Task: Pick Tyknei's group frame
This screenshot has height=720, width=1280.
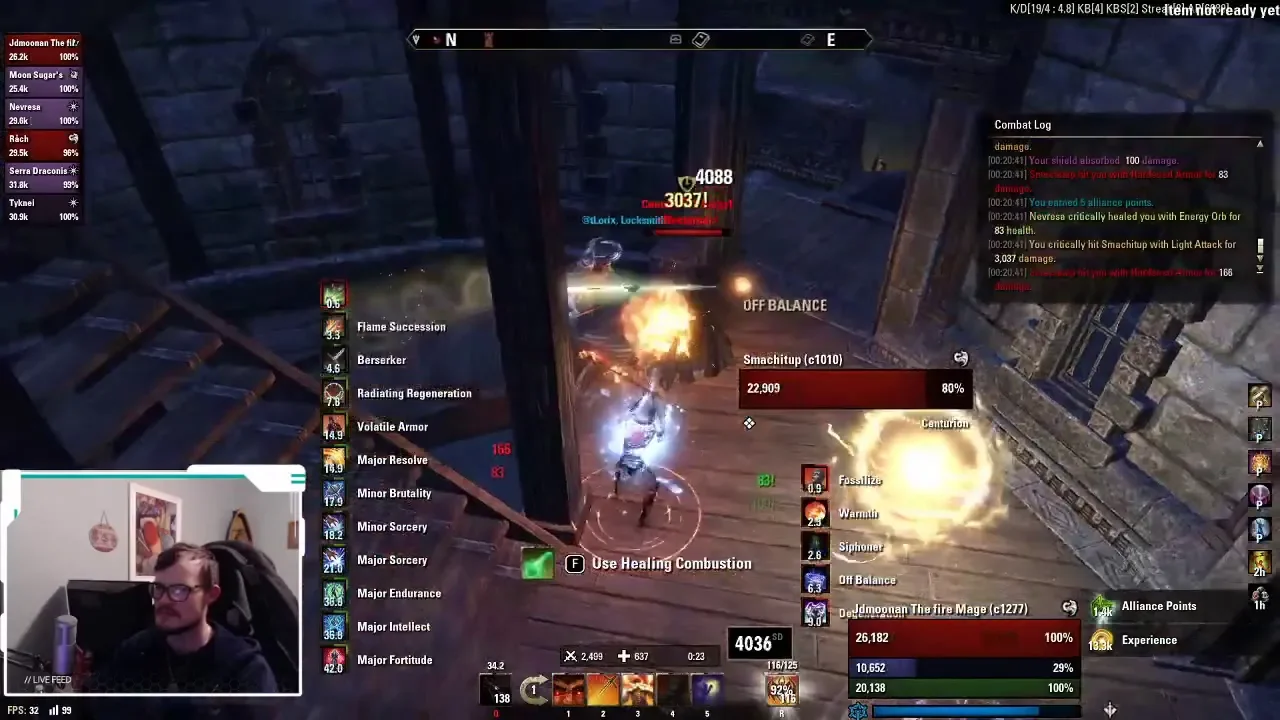Action: (x=43, y=209)
